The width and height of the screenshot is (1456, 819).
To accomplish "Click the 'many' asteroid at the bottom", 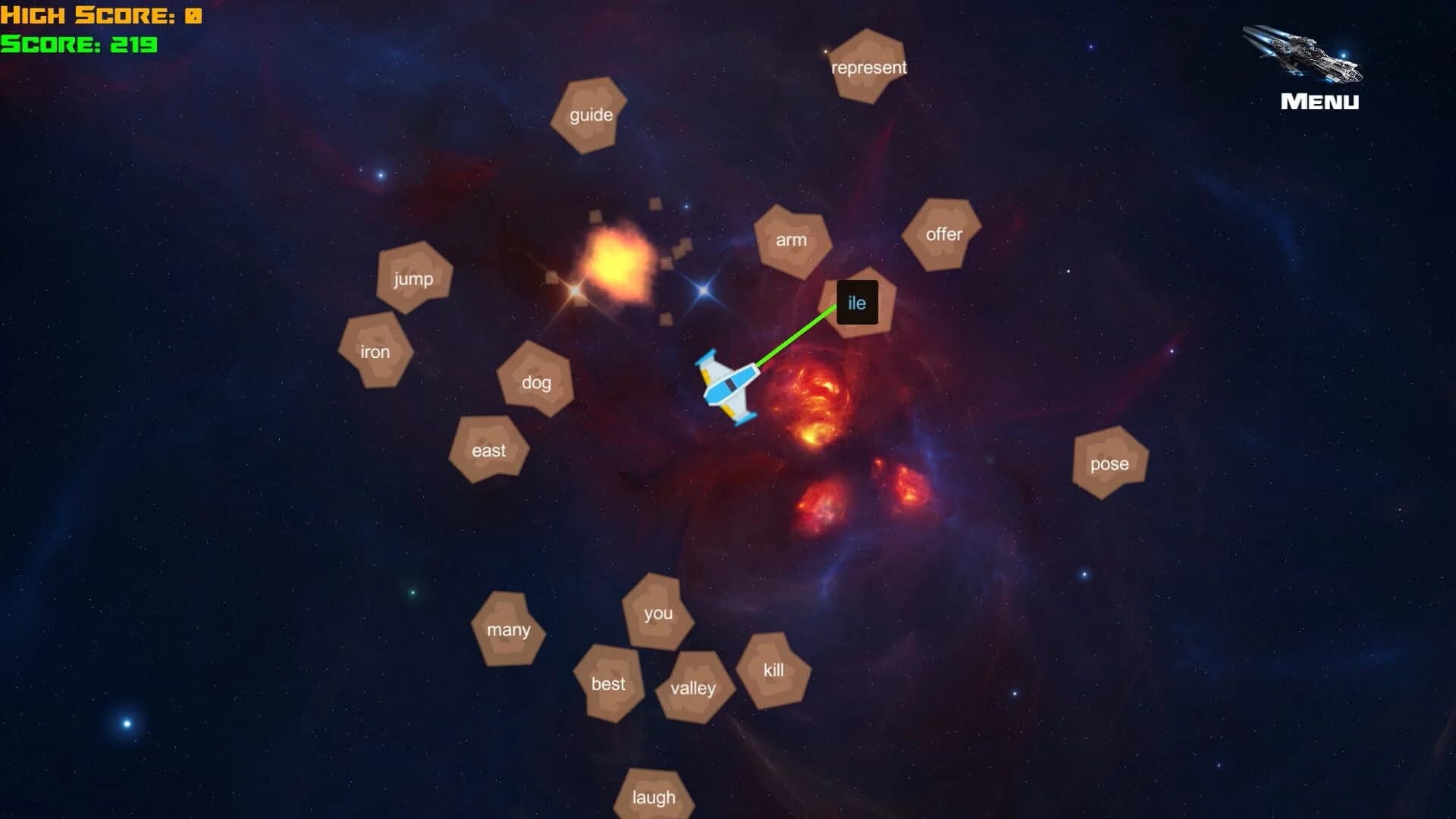I will (x=509, y=629).
